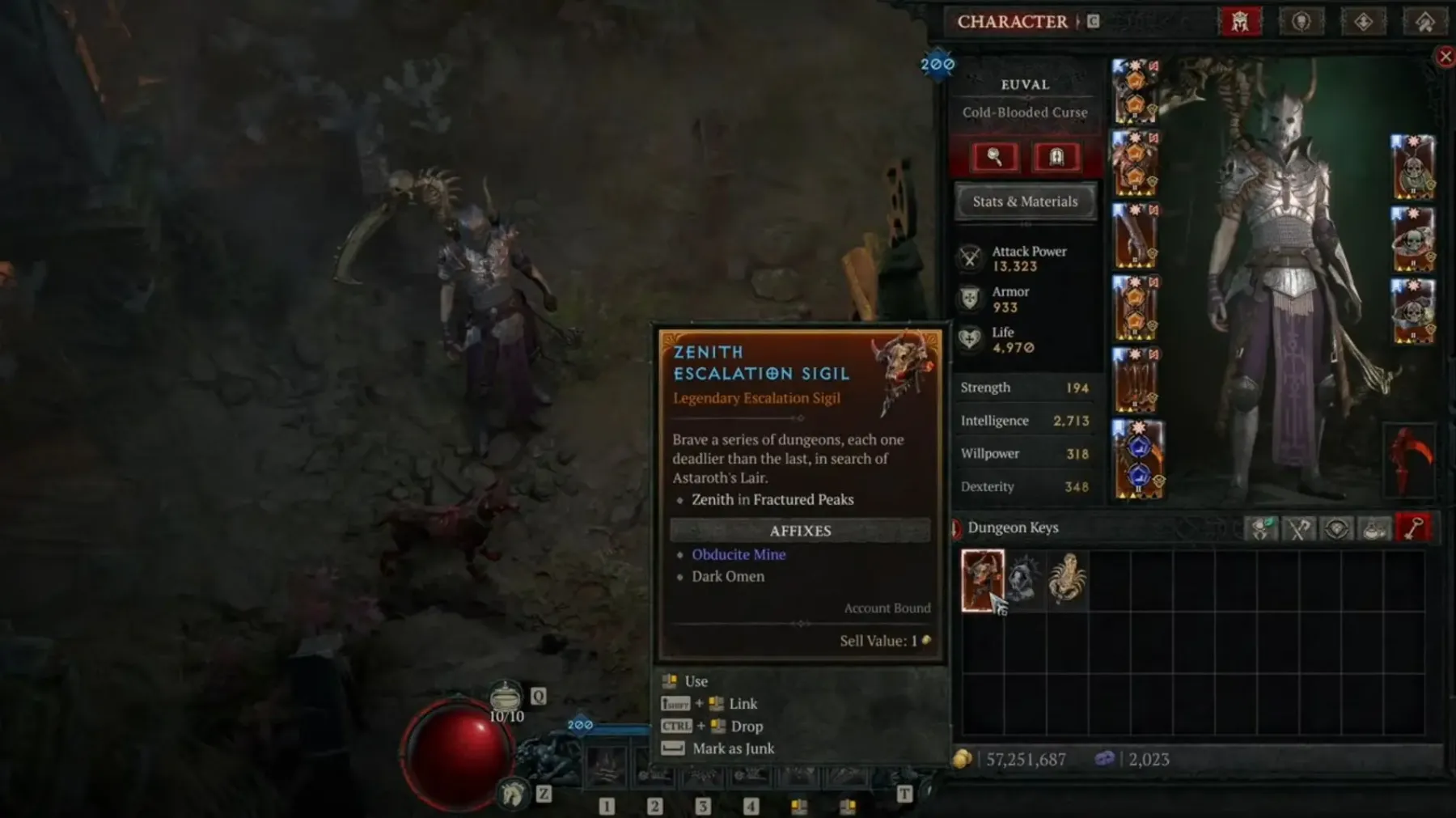Open the Aspects inventory tab
Viewport: 1456px width, 818px height.
point(1260,529)
